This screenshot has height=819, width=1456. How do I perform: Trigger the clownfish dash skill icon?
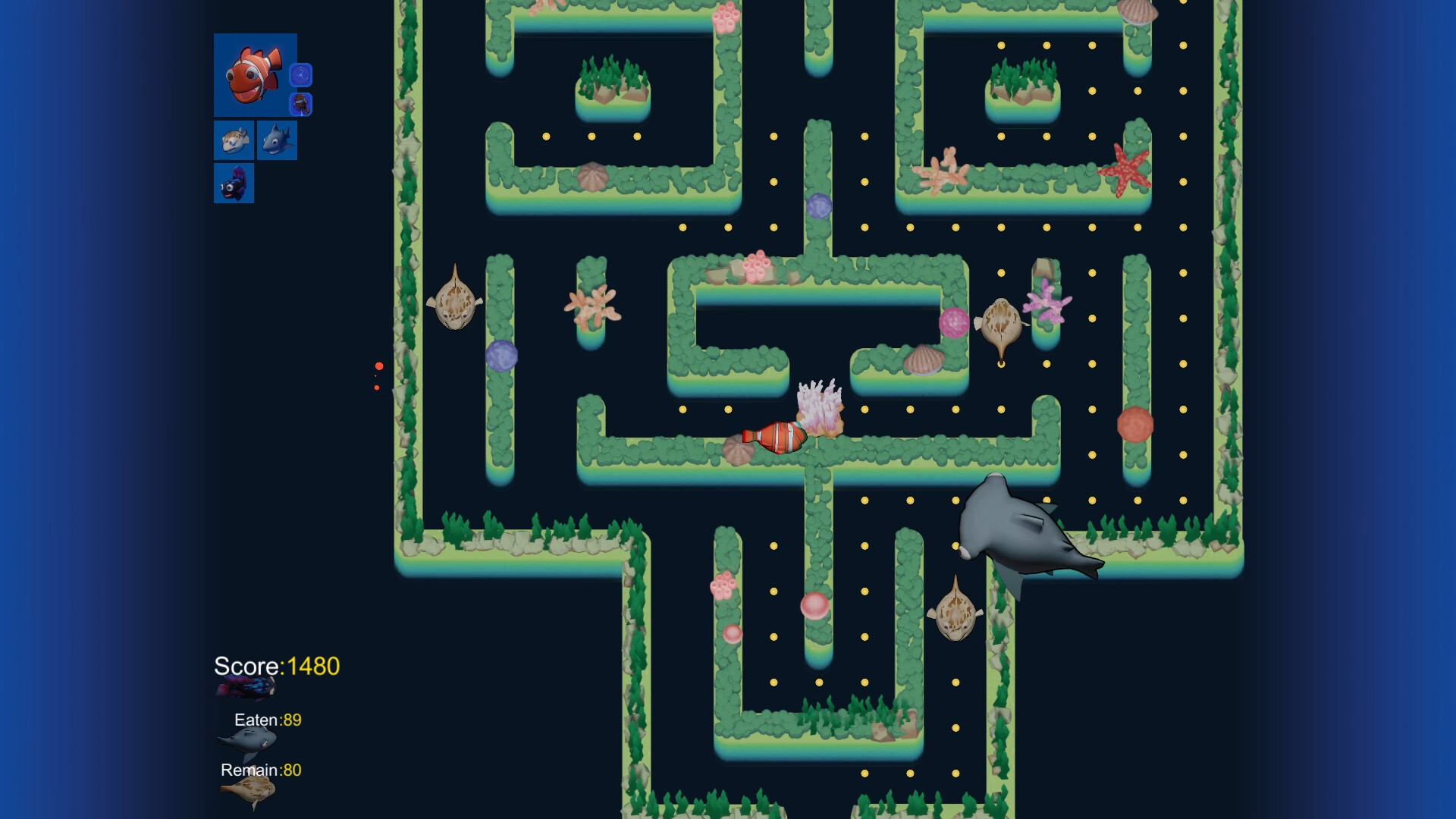301,105
